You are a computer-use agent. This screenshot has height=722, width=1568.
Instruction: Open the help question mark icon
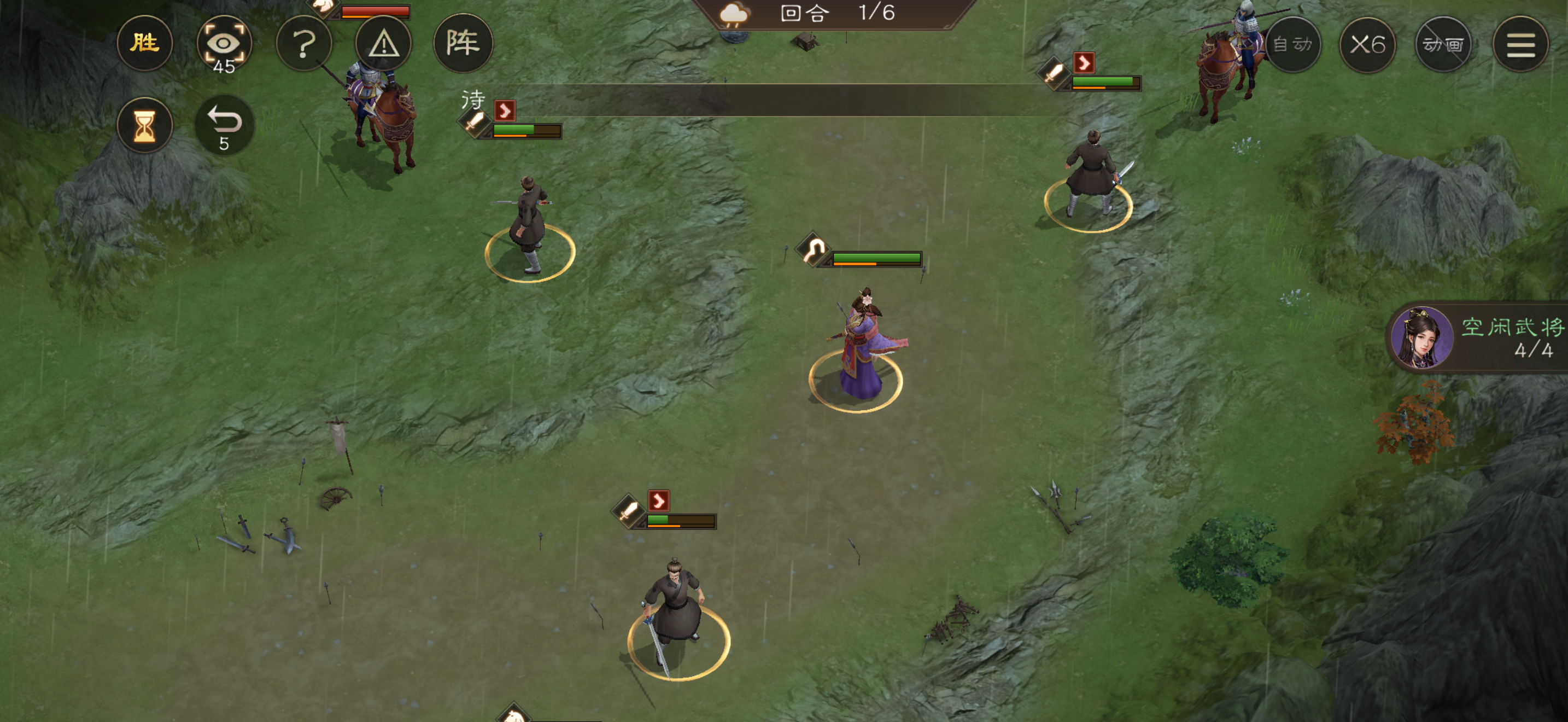point(304,43)
